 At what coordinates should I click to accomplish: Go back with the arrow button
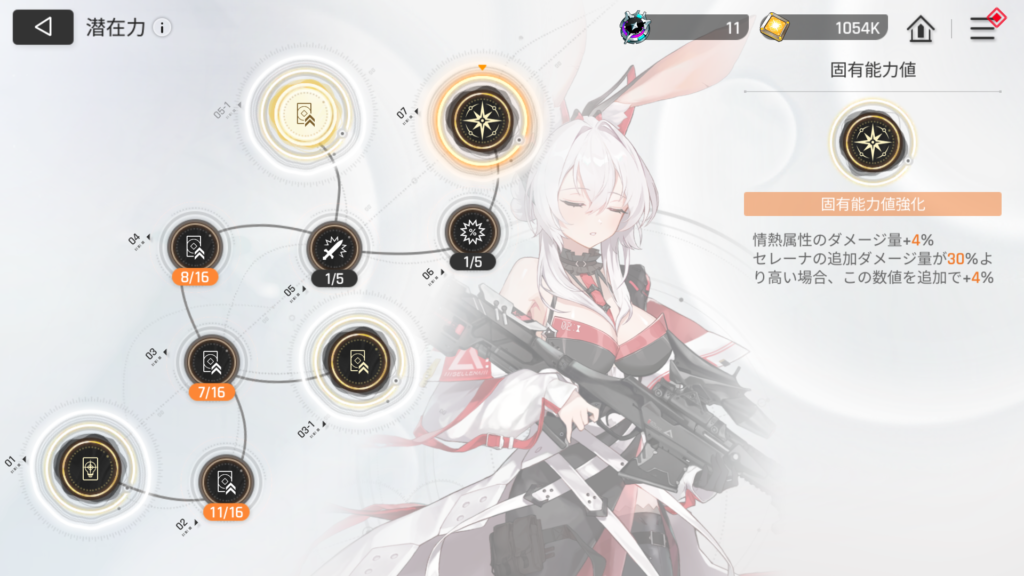[43, 27]
